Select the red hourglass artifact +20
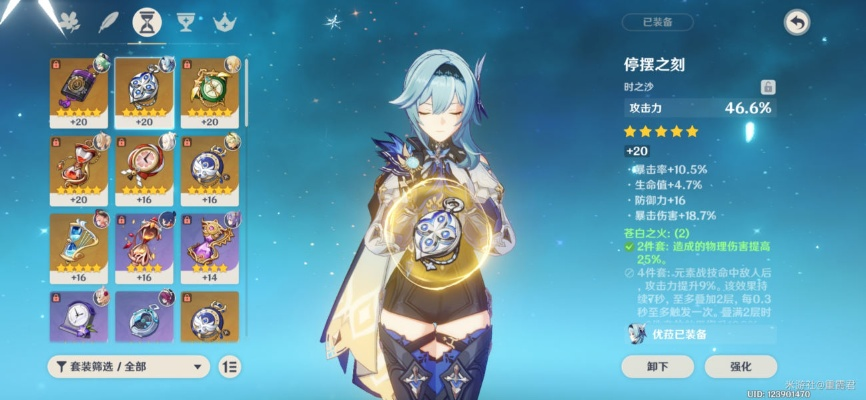The height and width of the screenshot is (400, 866). (78, 169)
